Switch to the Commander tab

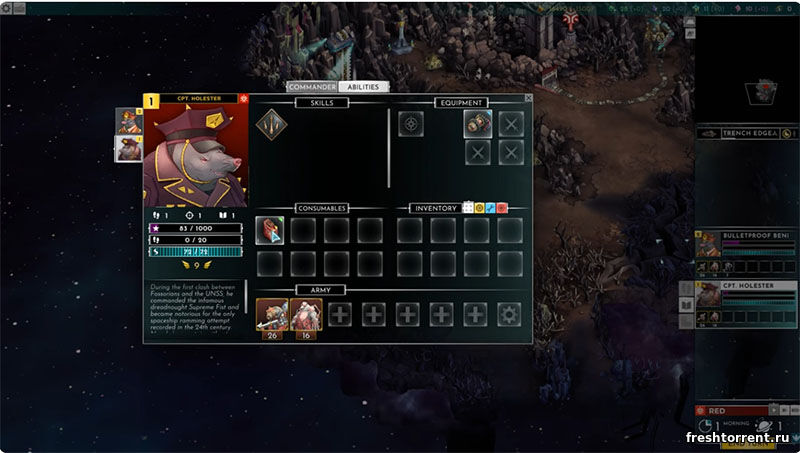coord(312,87)
